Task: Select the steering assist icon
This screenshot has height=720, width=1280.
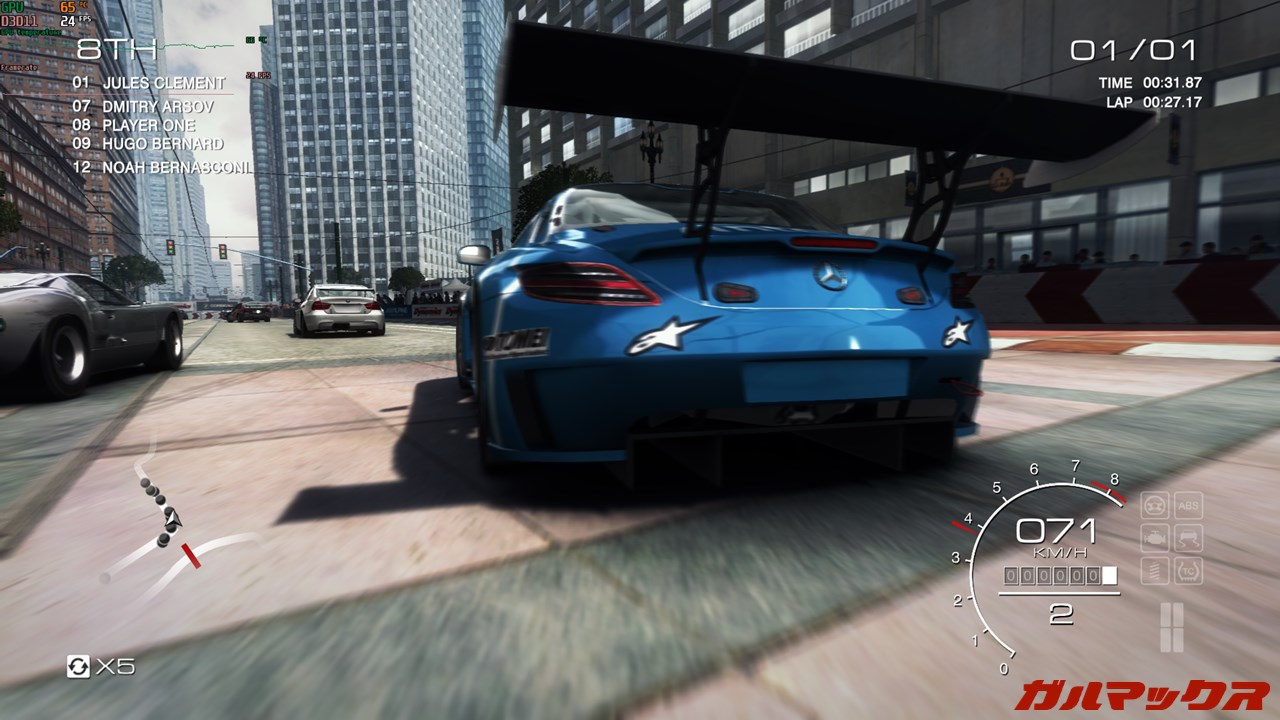Action: coord(1155,505)
